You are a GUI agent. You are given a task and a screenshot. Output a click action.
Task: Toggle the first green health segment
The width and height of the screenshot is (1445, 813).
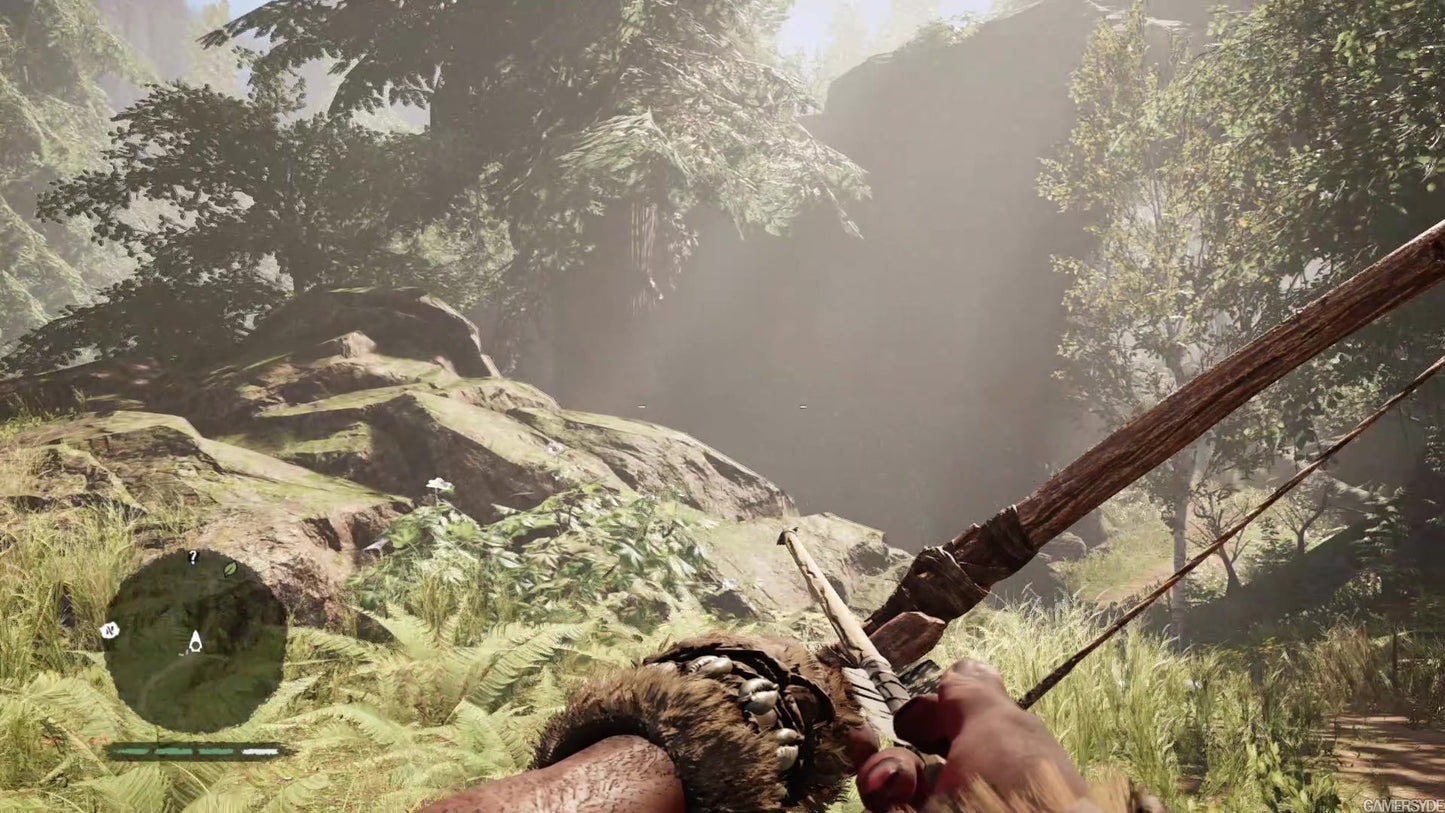click(130, 750)
